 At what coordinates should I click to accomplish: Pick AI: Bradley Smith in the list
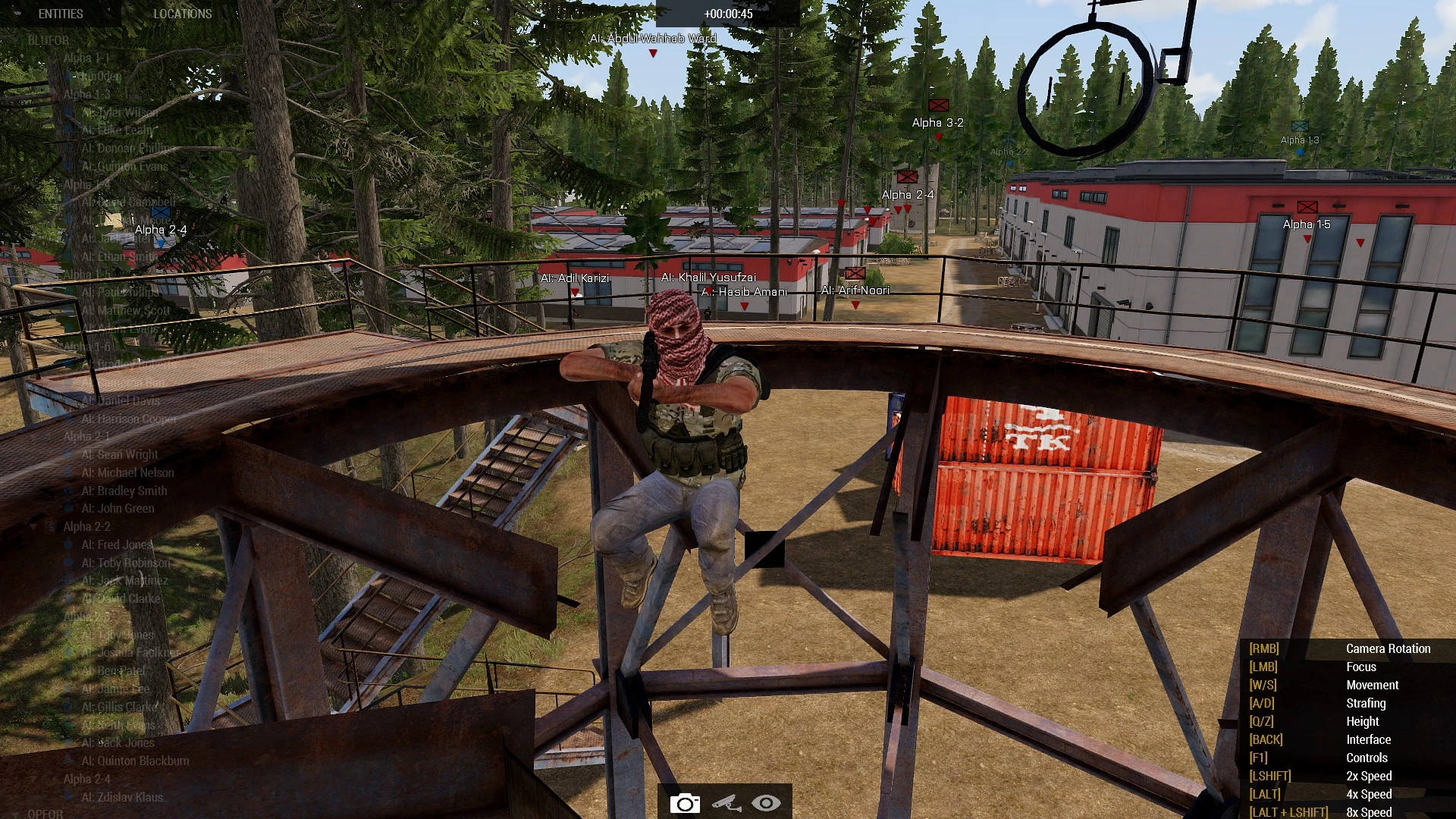(x=124, y=491)
